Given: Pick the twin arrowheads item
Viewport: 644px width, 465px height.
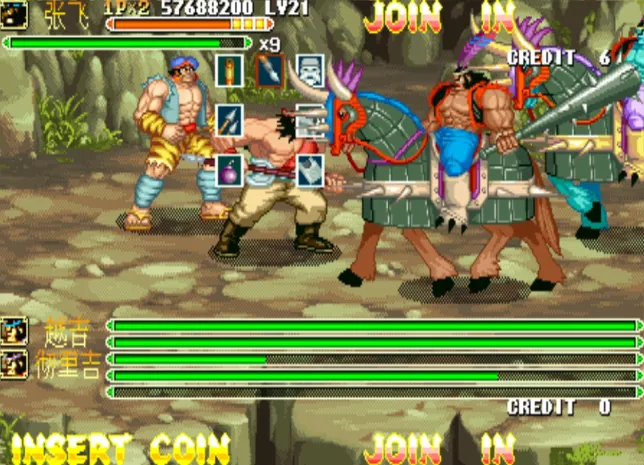Looking at the screenshot, I should [229, 120].
